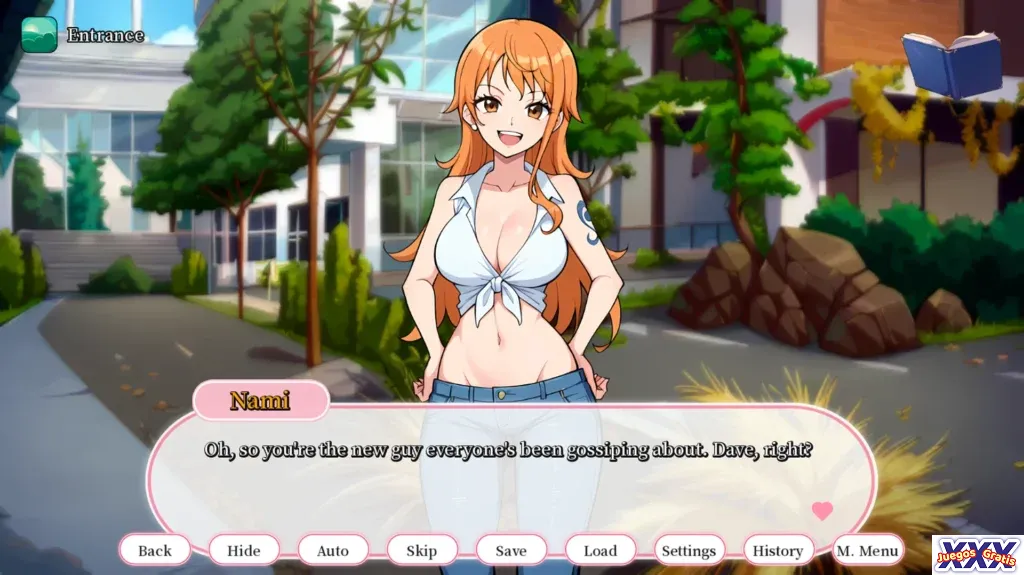
Task: Click the Juegos Gratis XXX watermark logo
Action: tap(977, 554)
